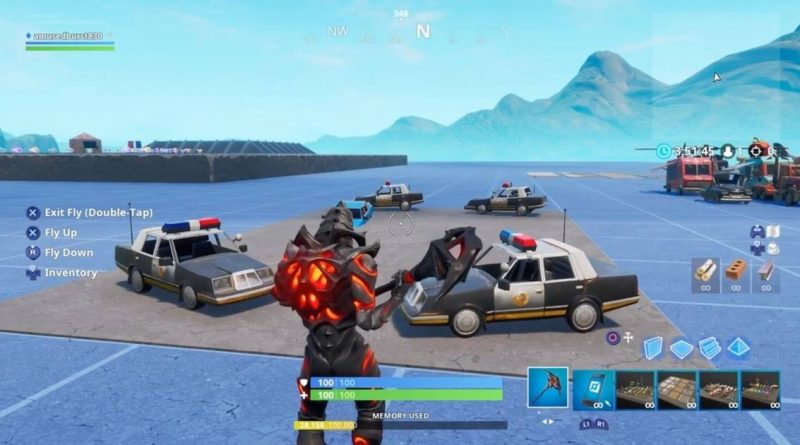The width and height of the screenshot is (800, 445).
Task: Choose the brick material icon
Action: click(735, 271)
